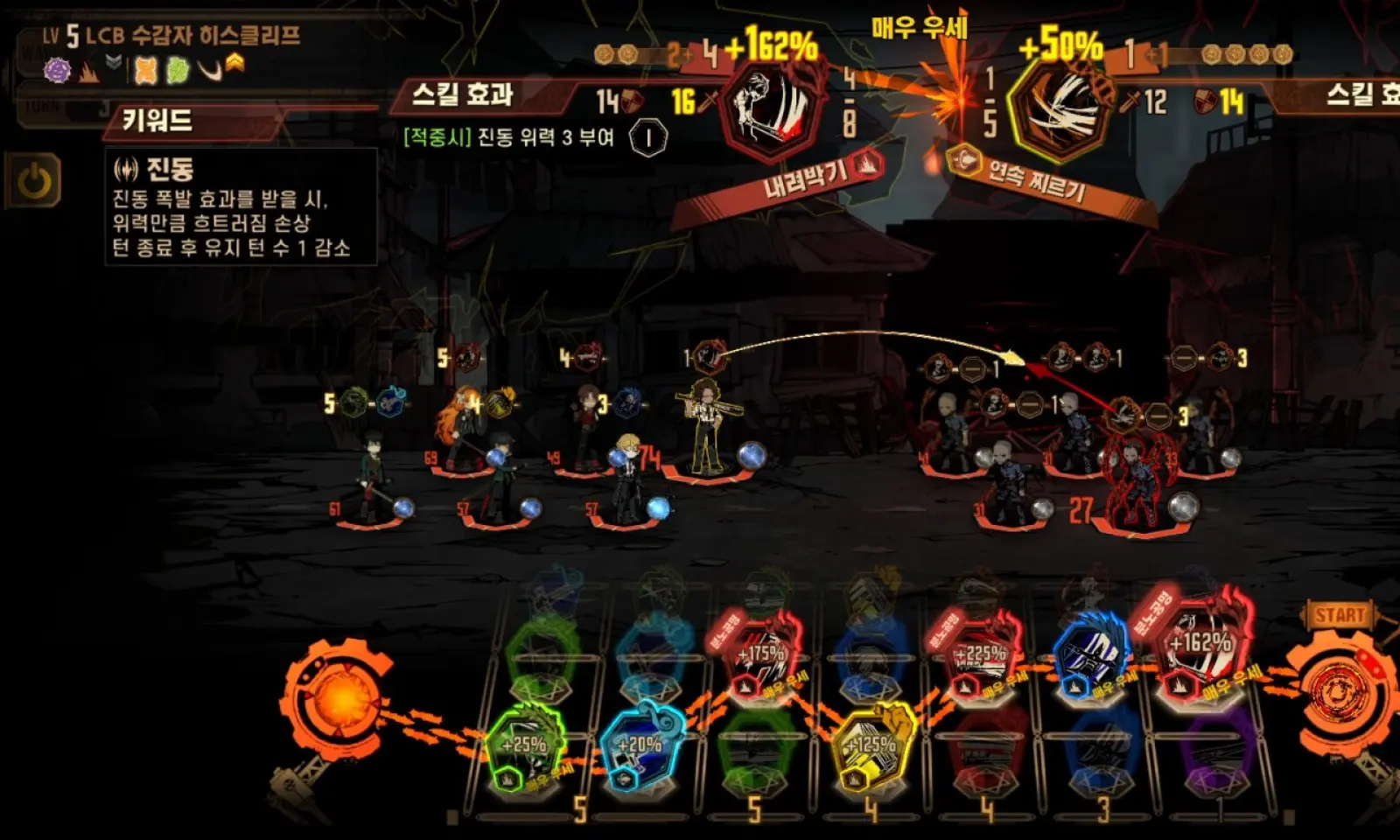The height and width of the screenshot is (840, 1400).
Task: Select the green +25% skill chip
Action: point(526,745)
